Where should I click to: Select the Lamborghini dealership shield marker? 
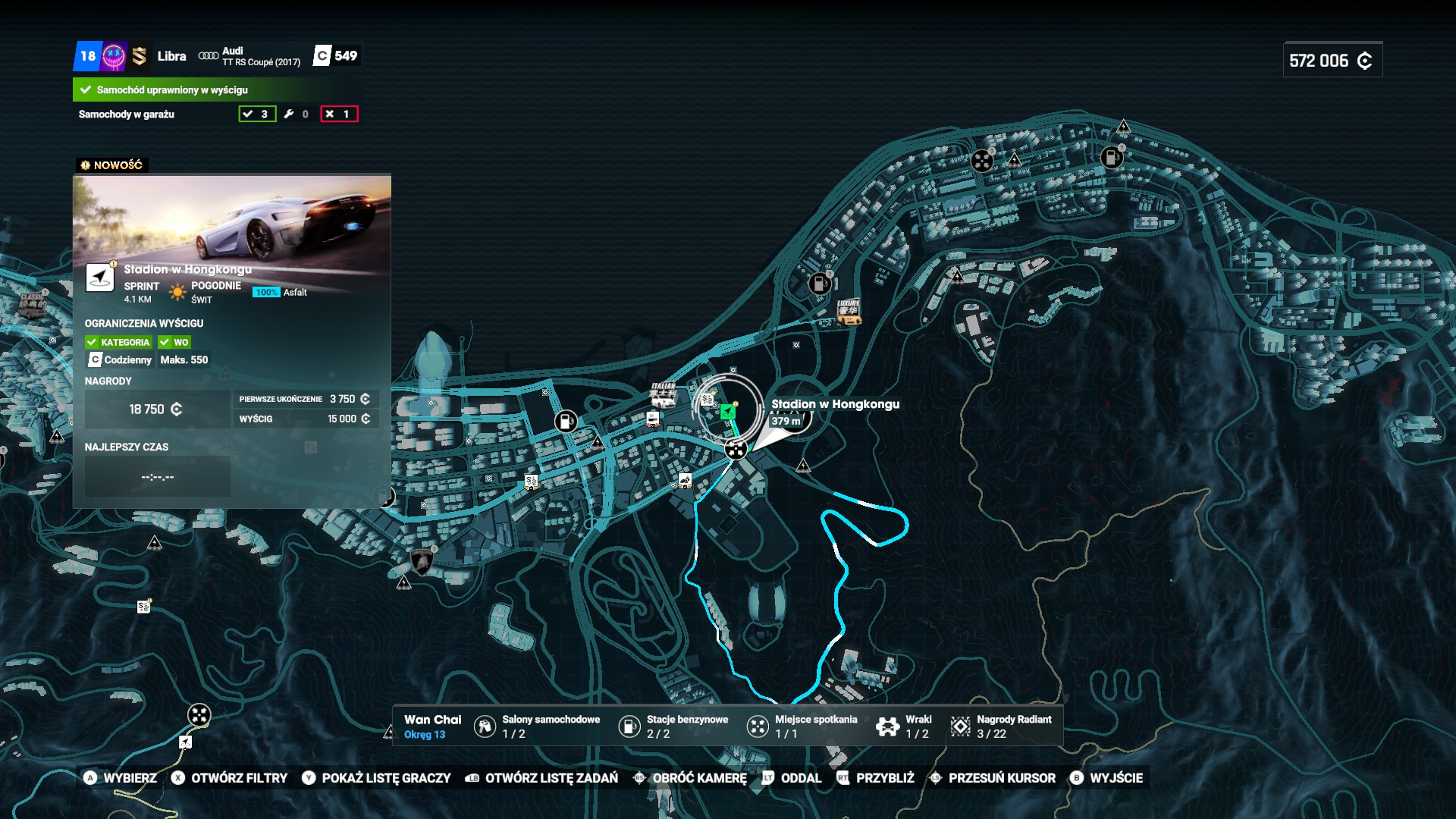pos(421,562)
